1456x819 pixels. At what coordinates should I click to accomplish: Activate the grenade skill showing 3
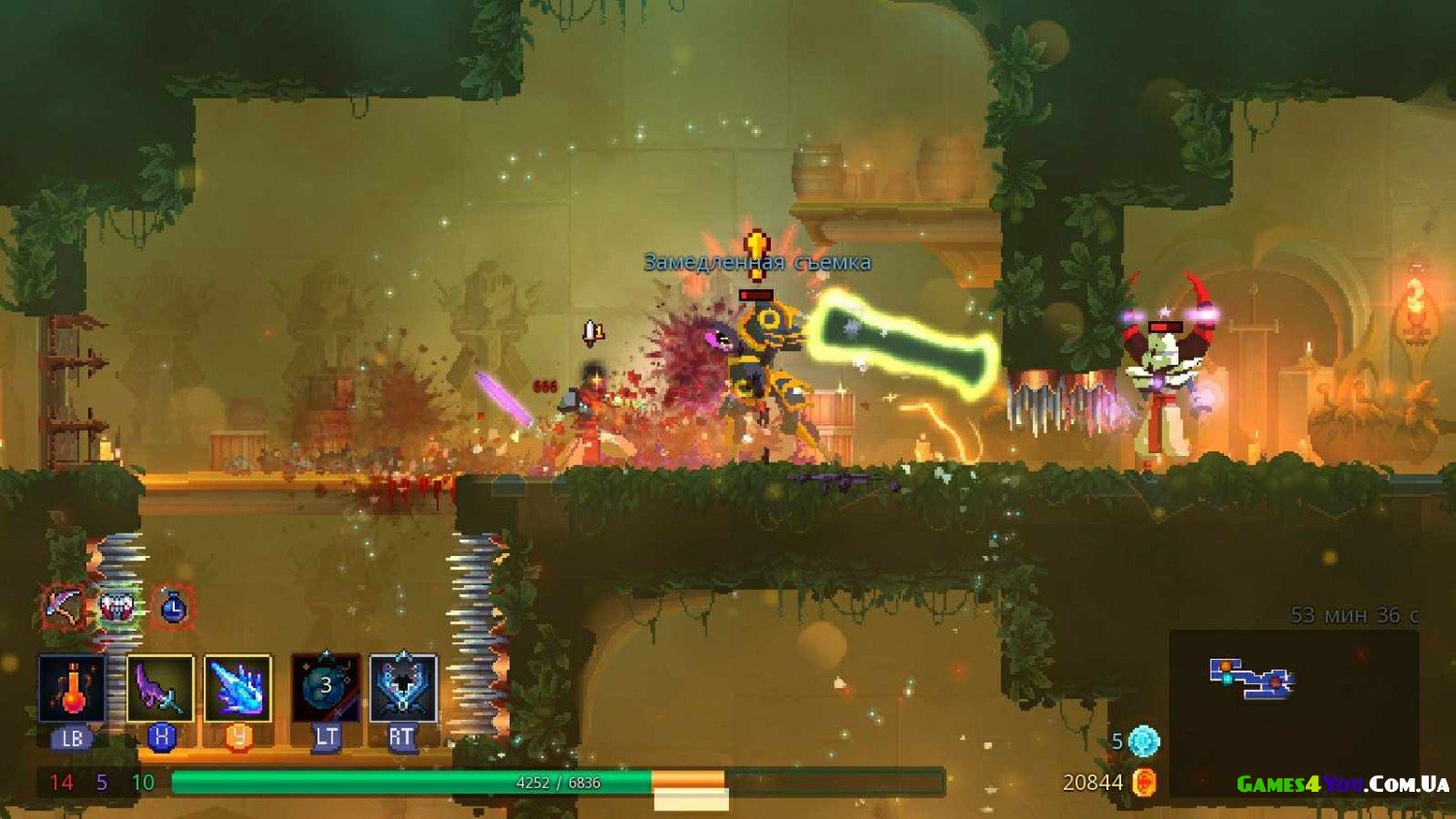(x=326, y=688)
